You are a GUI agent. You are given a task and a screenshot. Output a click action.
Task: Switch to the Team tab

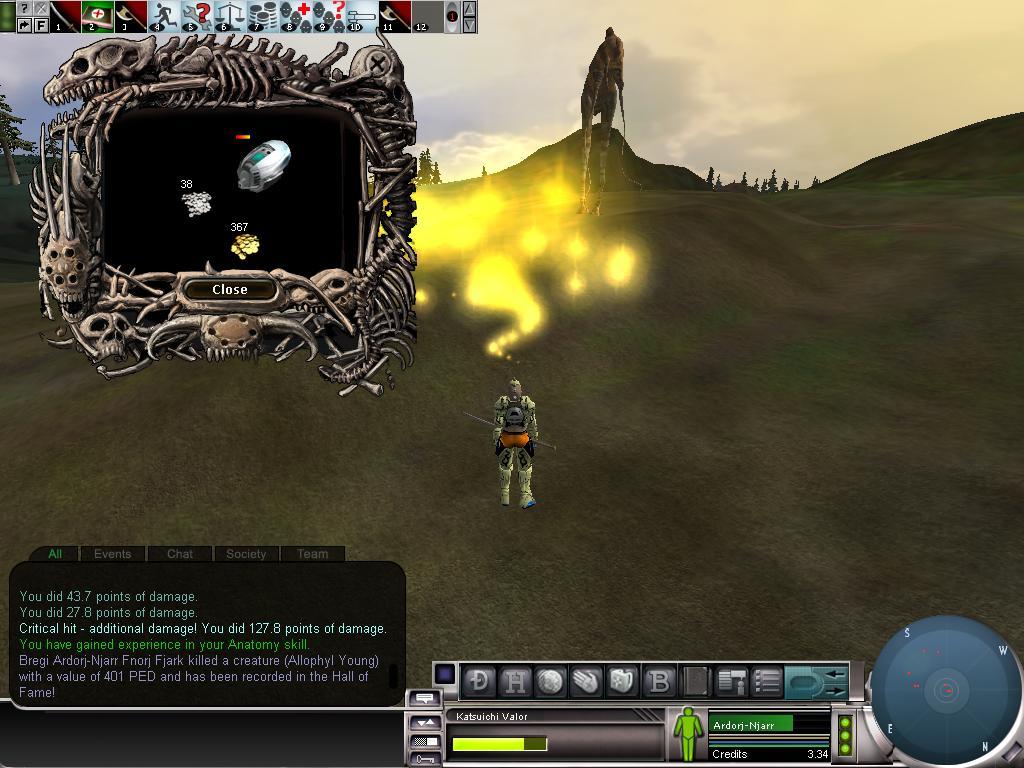point(312,553)
